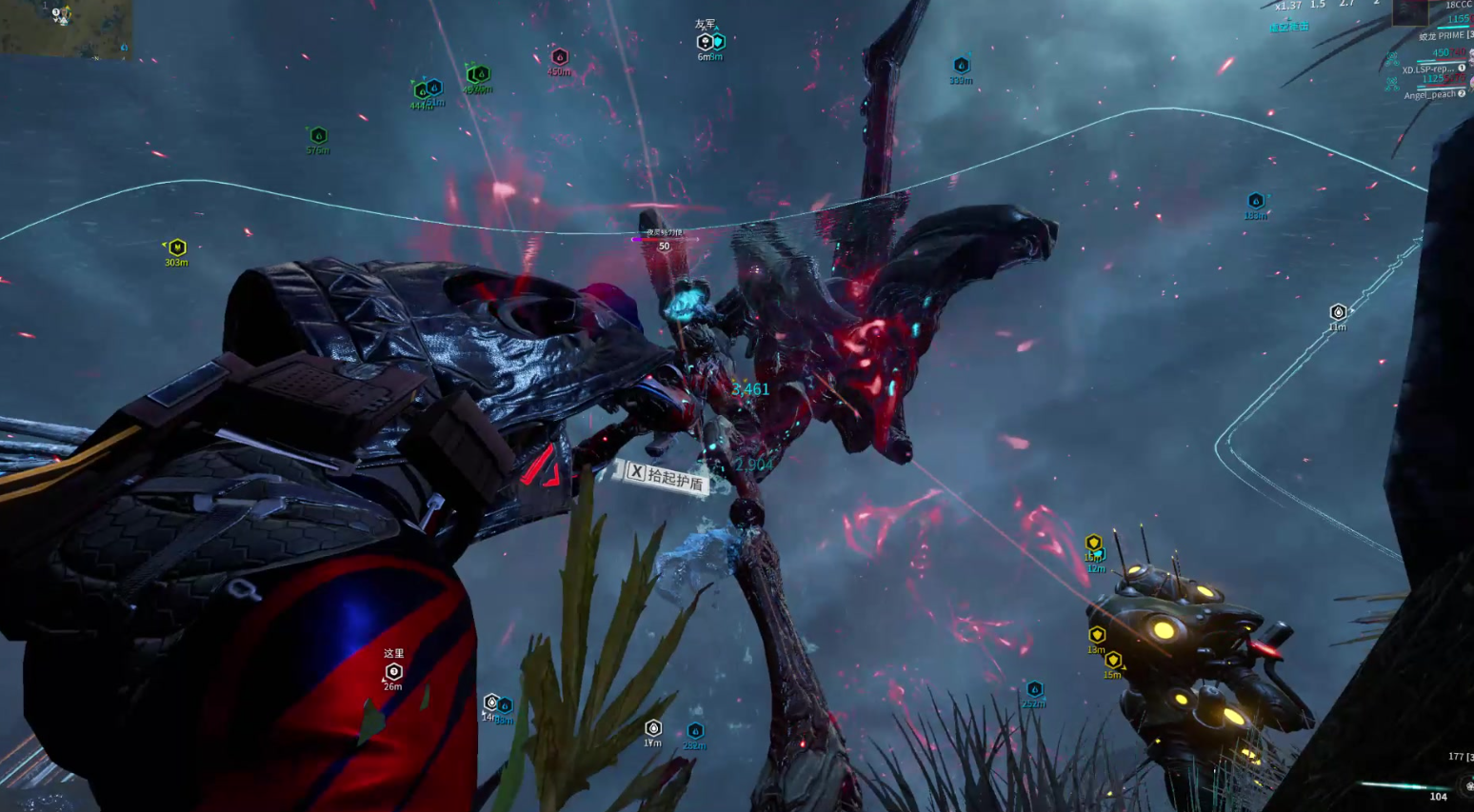
Task: Click the white marker at 11m
Action: [x=1338, y=312]
